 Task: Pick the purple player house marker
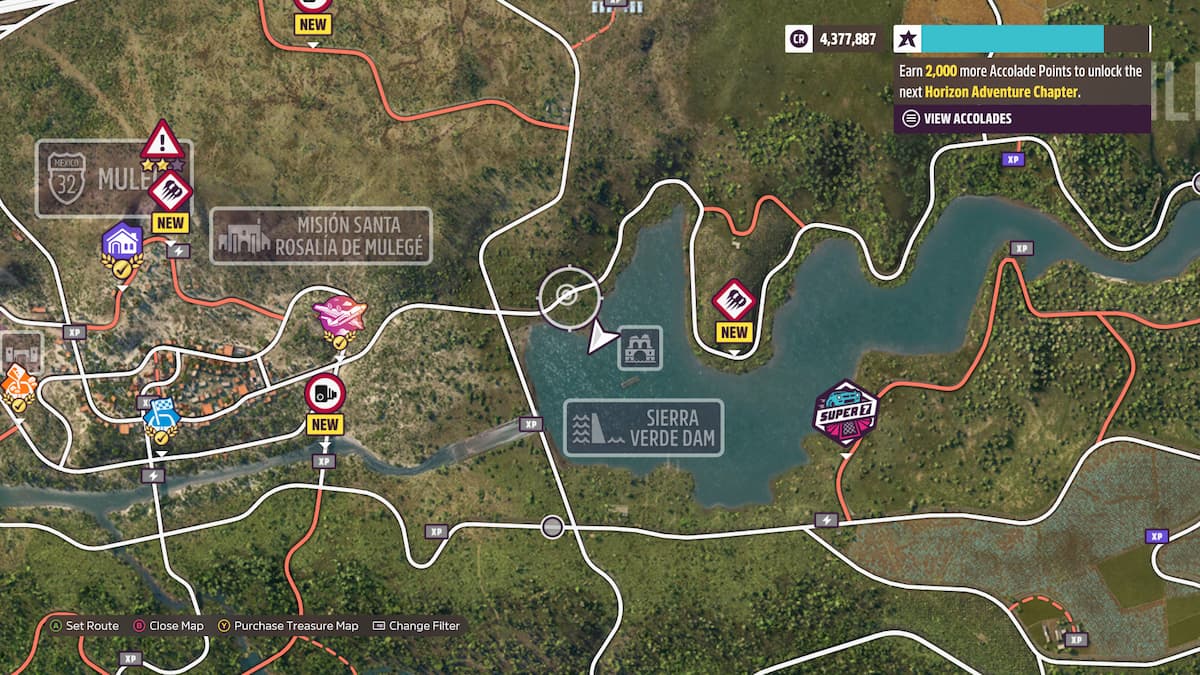pyautogui.click(x=122, y=241)
